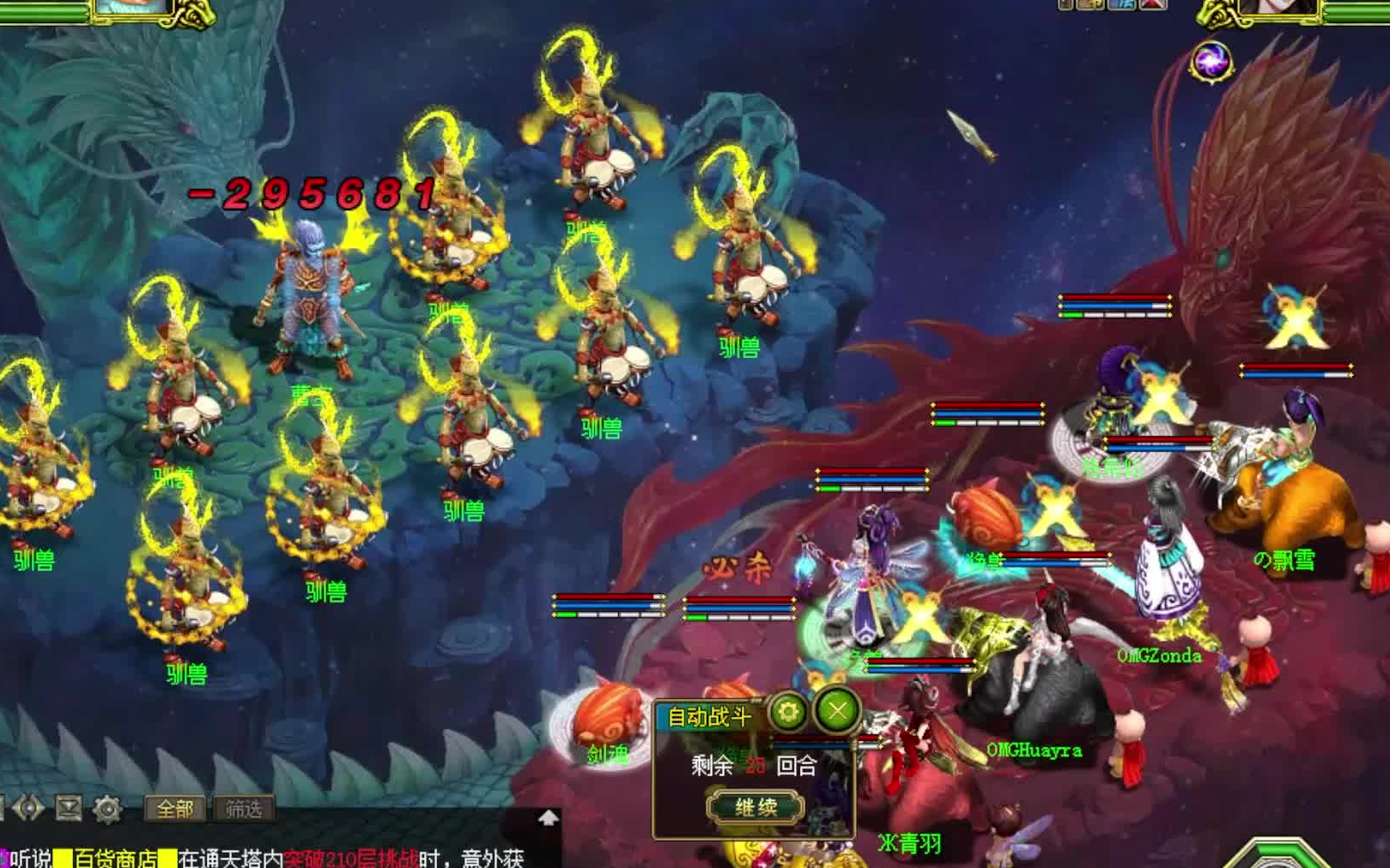1390x868 pixels.
Task: Continue auto battle with 继续 button
Action: coord(756,807)
